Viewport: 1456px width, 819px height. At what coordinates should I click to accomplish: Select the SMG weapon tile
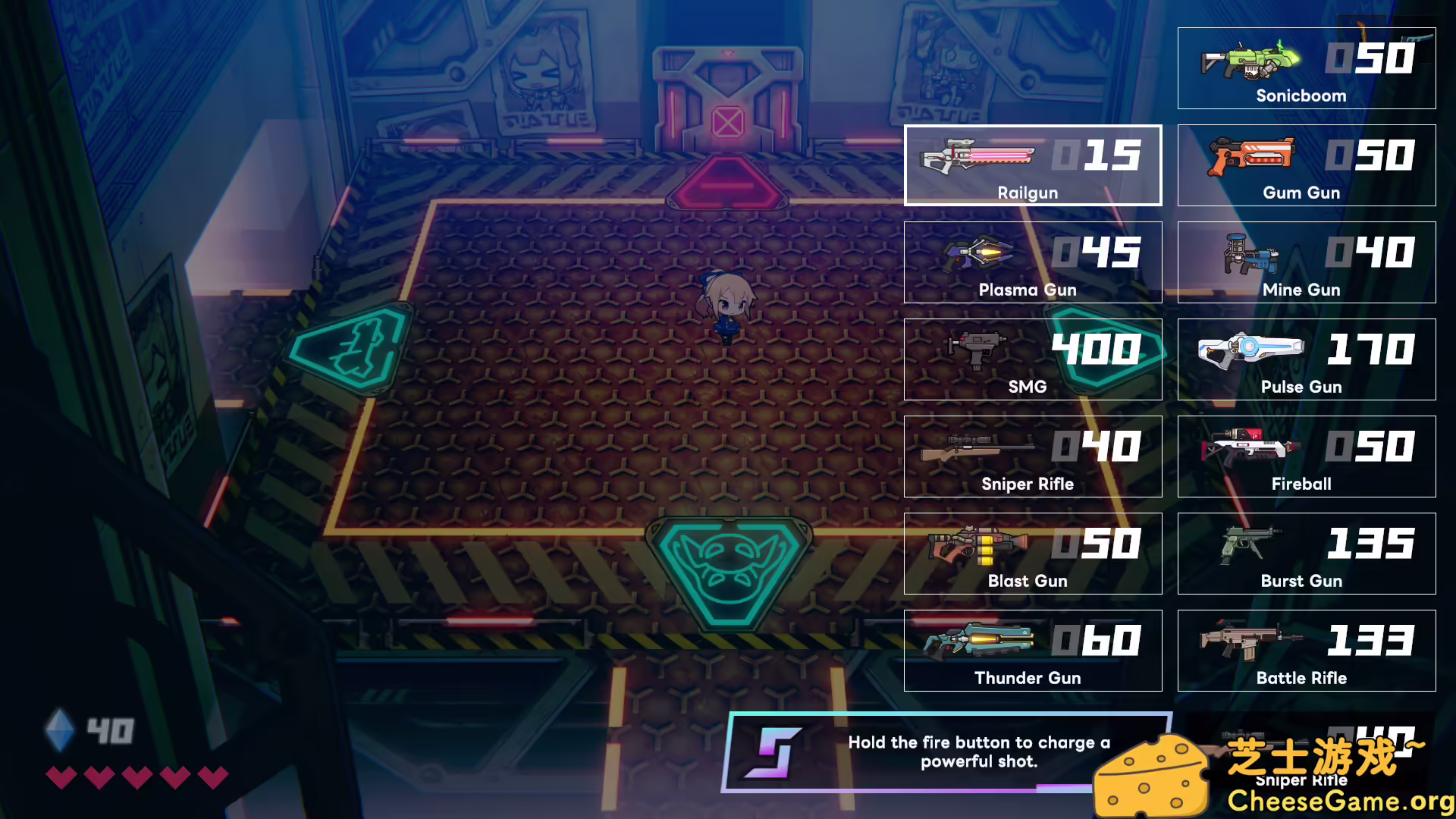pyautogui.click(x=1032, y=359)
